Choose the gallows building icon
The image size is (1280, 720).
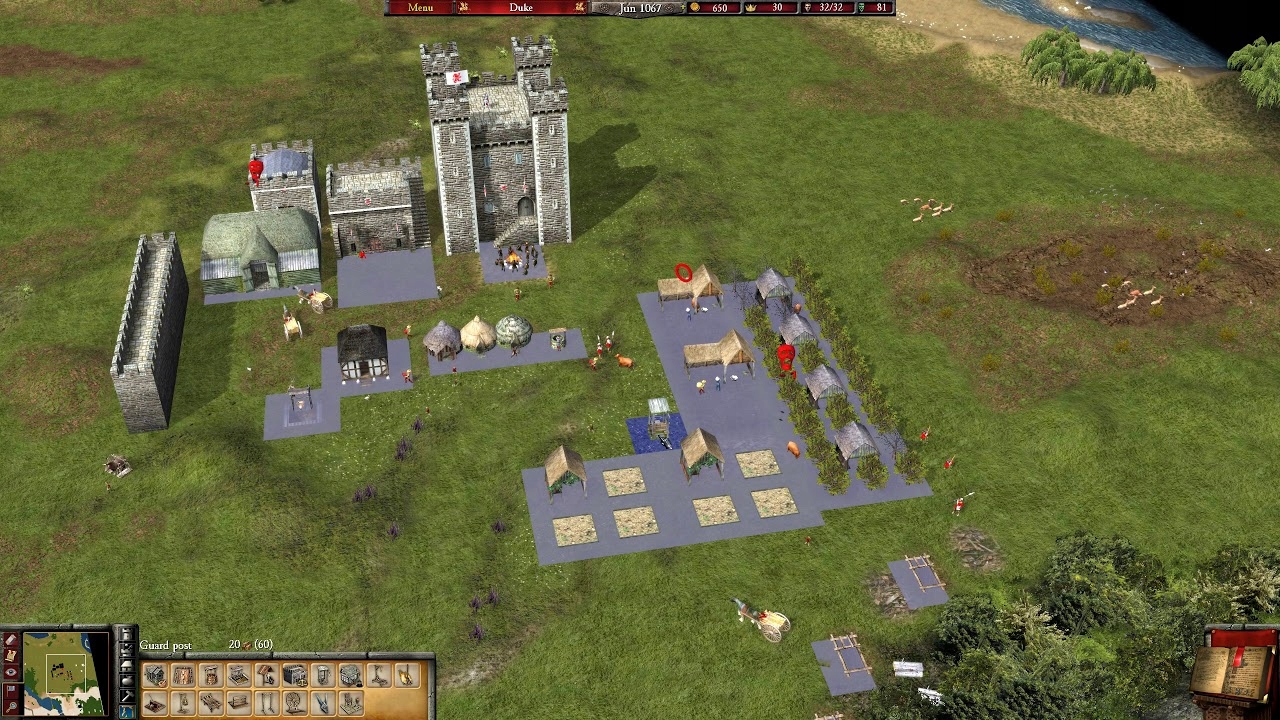tap(379, 677)
